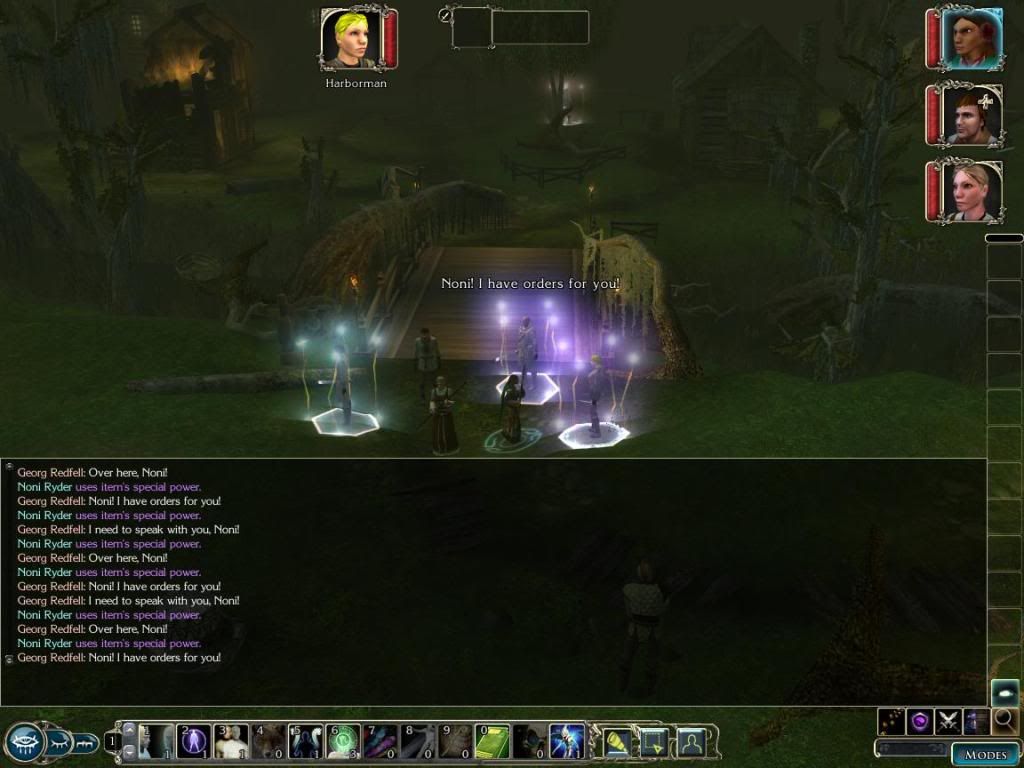Viewport: 1024px width, 768px height.
Task: Activate hotbar slot 5 hooded figure ability
Action: pyautogui.click(x=305, y=742)
